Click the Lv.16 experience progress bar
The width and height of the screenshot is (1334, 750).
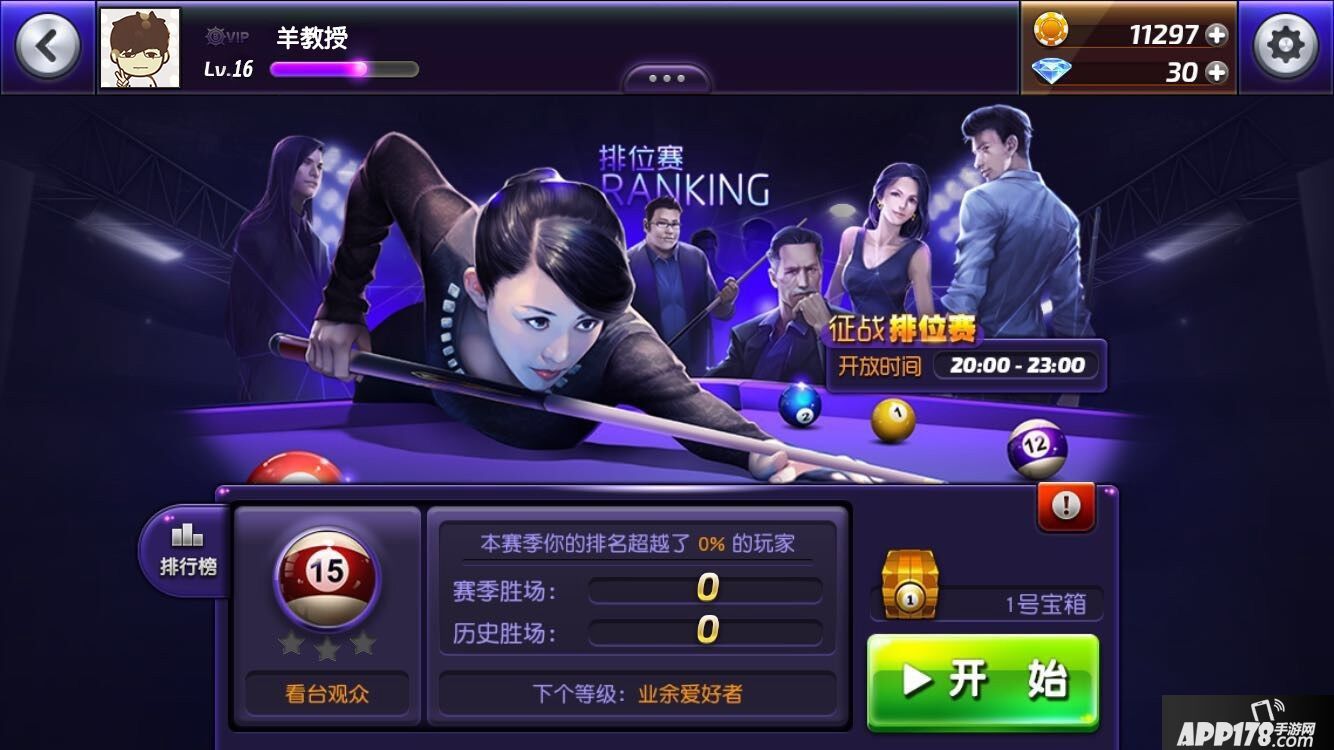[x=343, y=68]
